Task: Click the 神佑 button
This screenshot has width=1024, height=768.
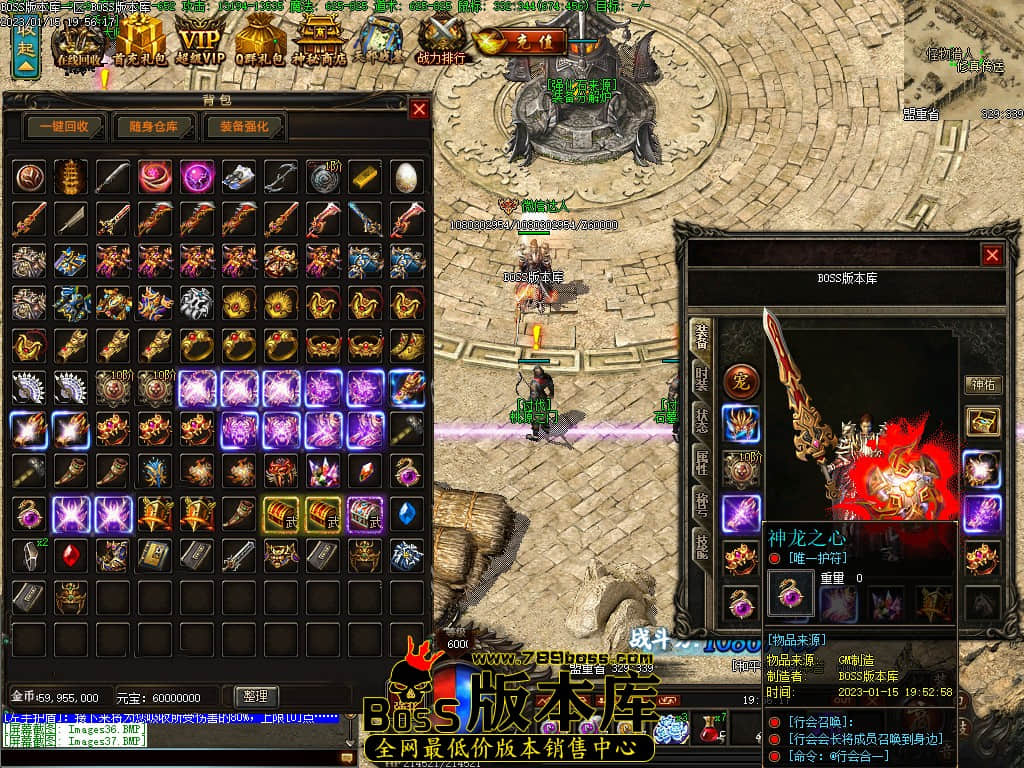Action: (982, 384)
